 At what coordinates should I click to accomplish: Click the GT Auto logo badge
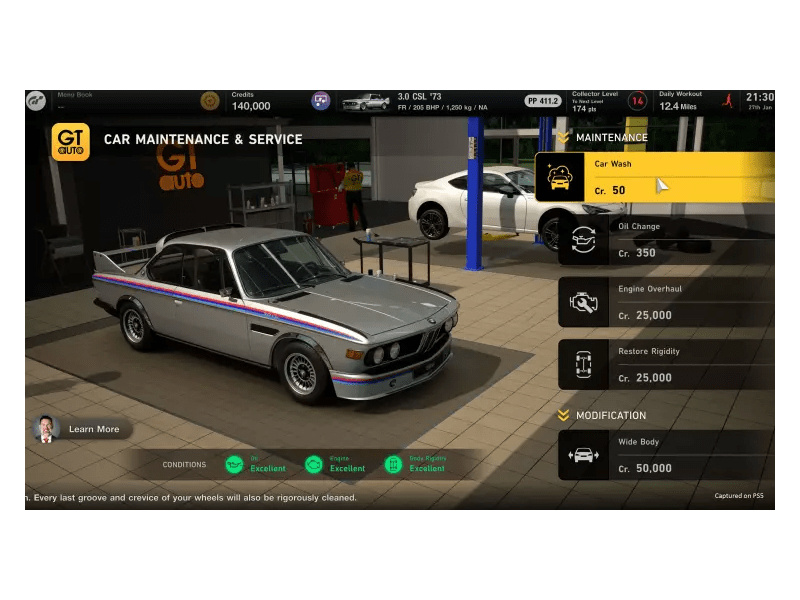(x=70, y=141)
